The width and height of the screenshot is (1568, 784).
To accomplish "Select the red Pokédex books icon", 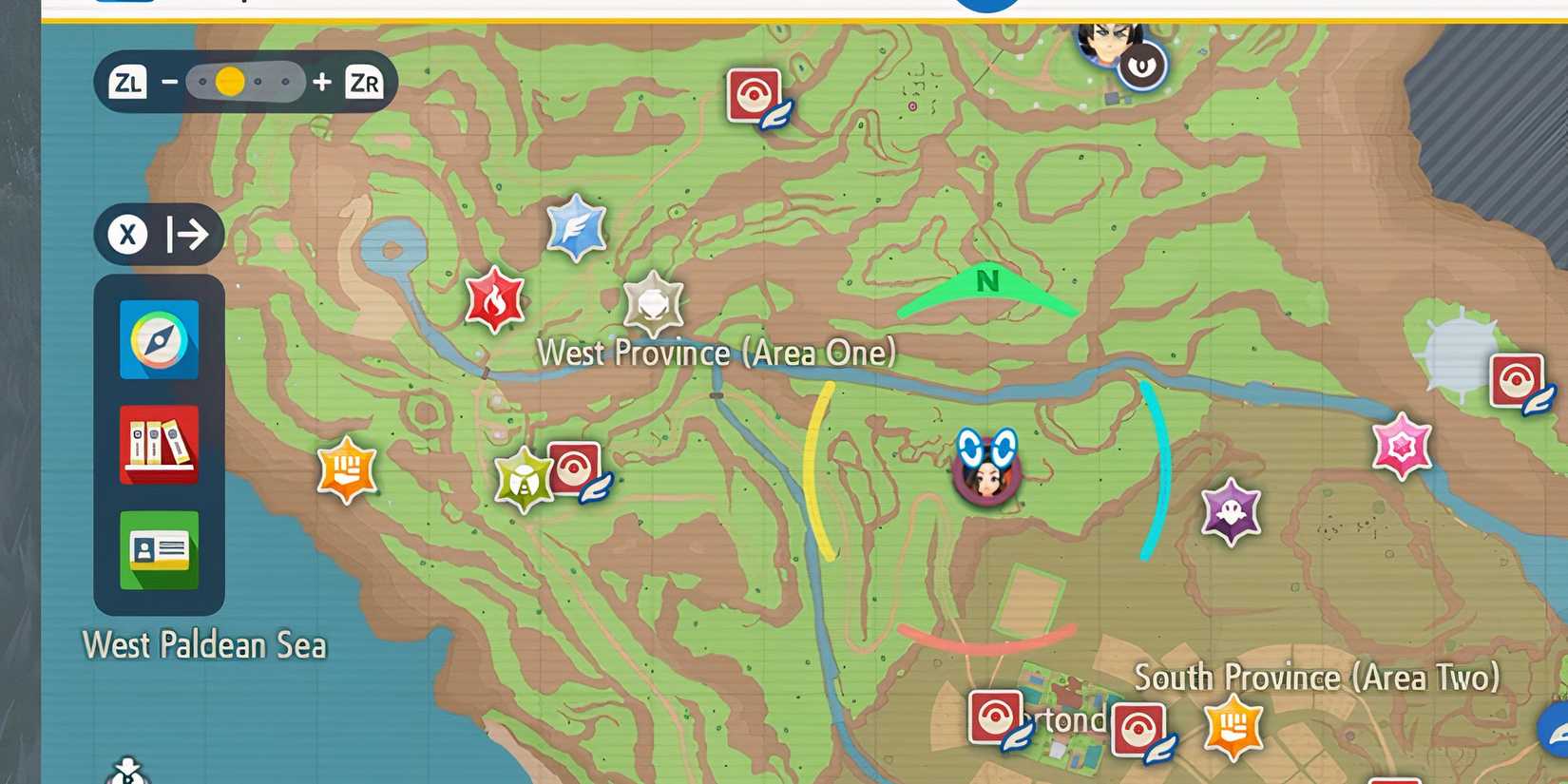I will [x=158, y=444].
